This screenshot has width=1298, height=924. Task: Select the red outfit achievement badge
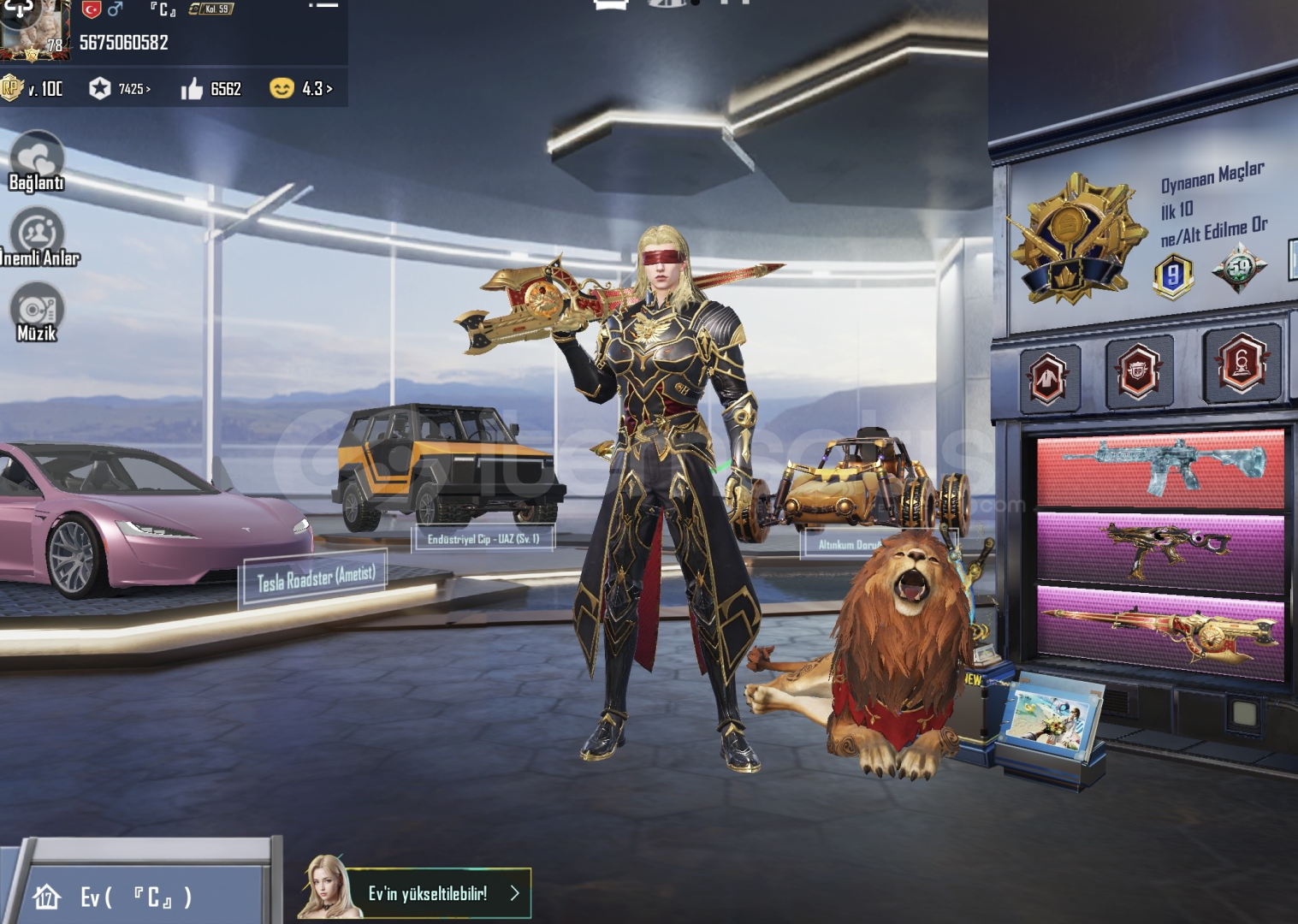(x=1049, y=376)
